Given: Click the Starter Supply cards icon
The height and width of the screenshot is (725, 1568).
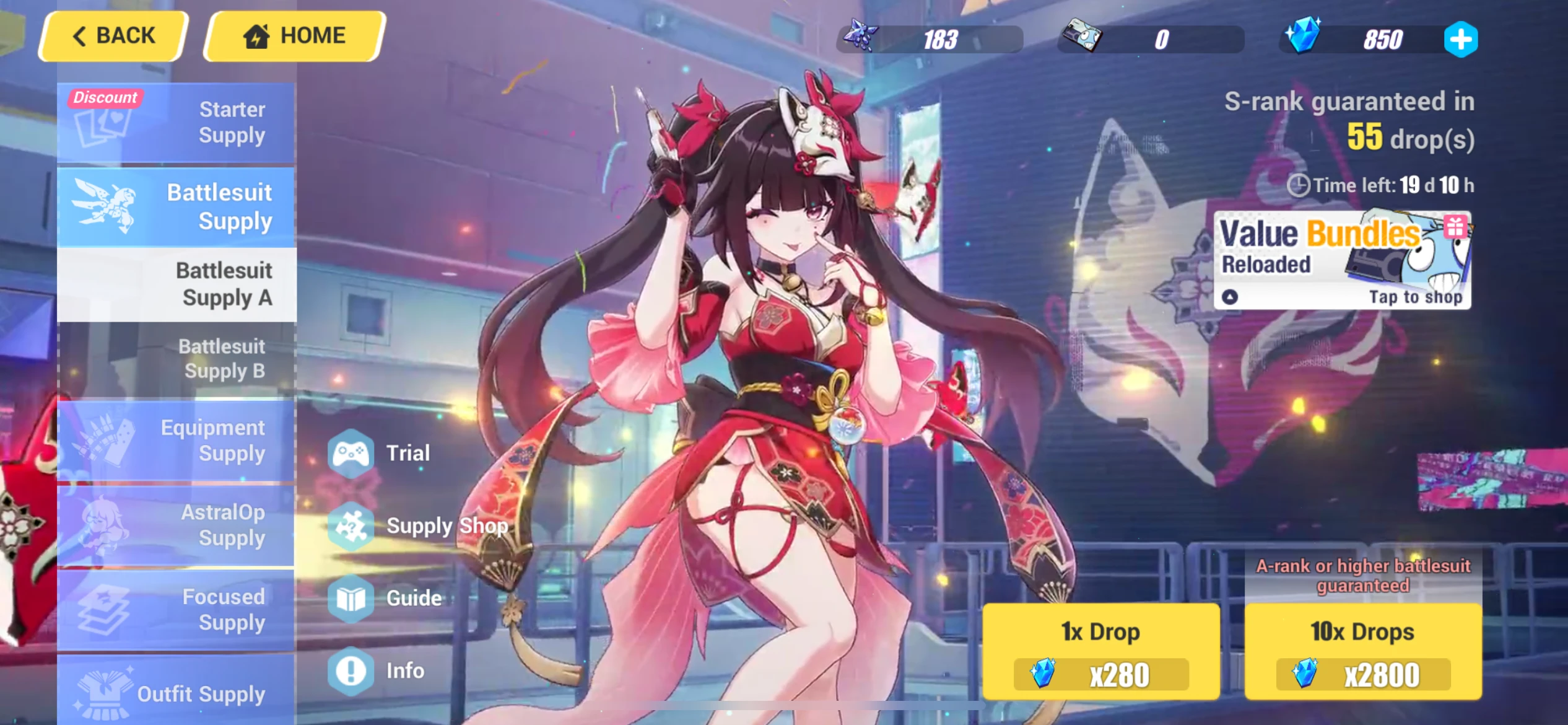Looking at the screenshot, I should point(102,127).
